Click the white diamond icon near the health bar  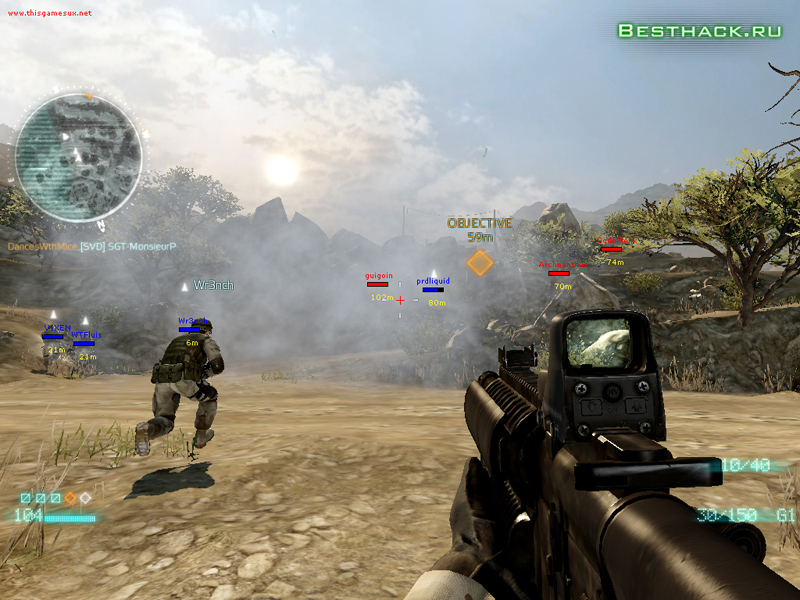pyautogui.click(x=86, y=497)
